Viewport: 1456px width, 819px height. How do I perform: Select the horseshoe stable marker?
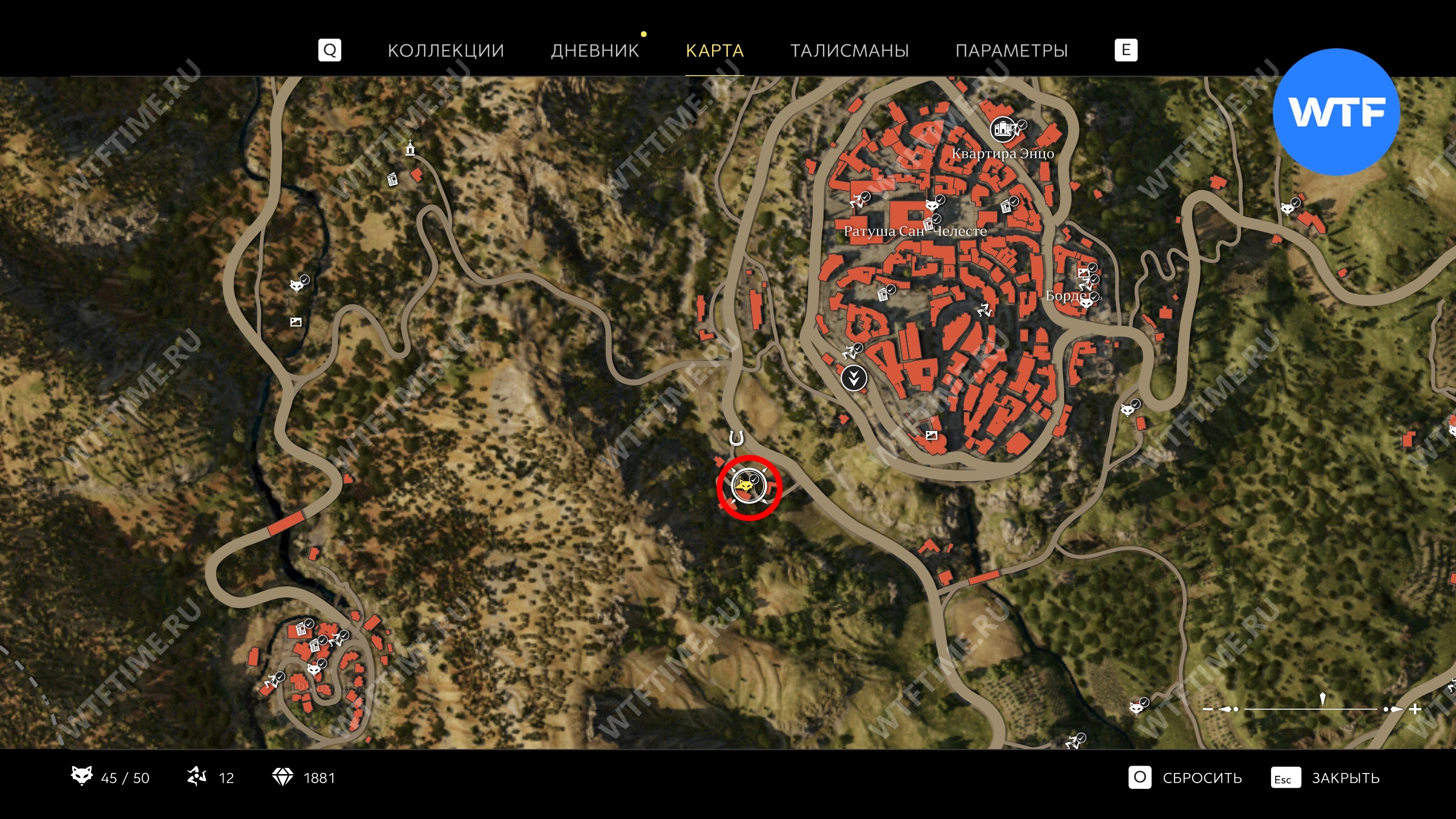click(737, 439)
